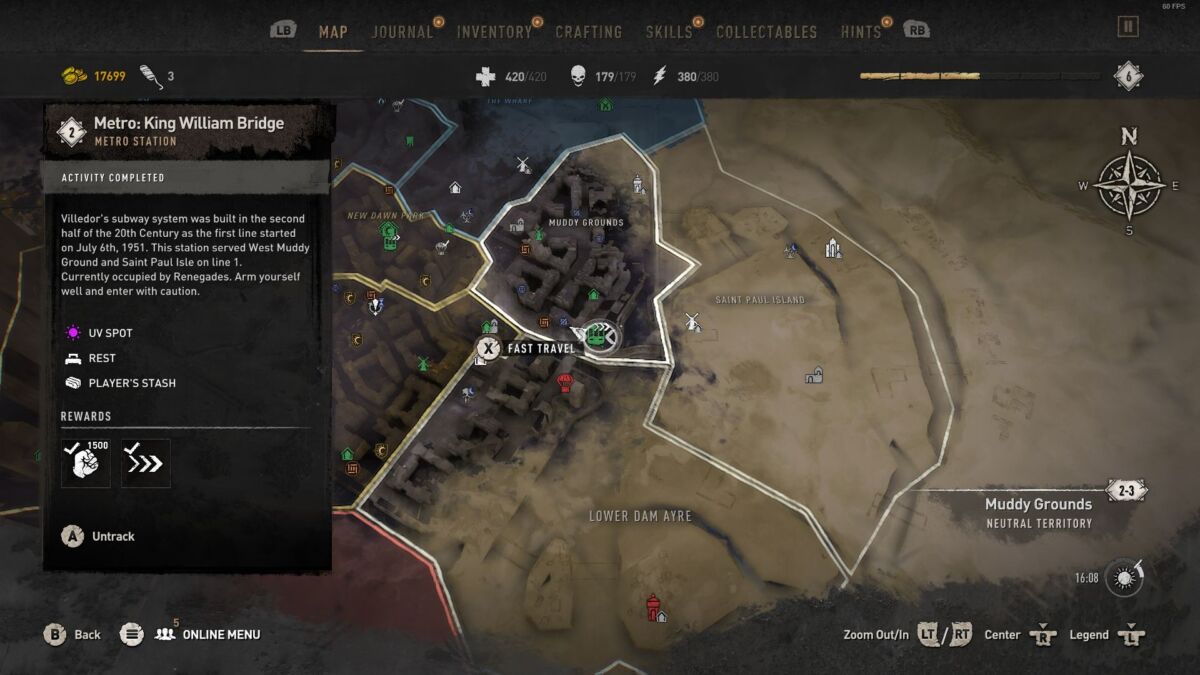
Task: Switch to the Hints tab
Action: click(x=860, y=32)
